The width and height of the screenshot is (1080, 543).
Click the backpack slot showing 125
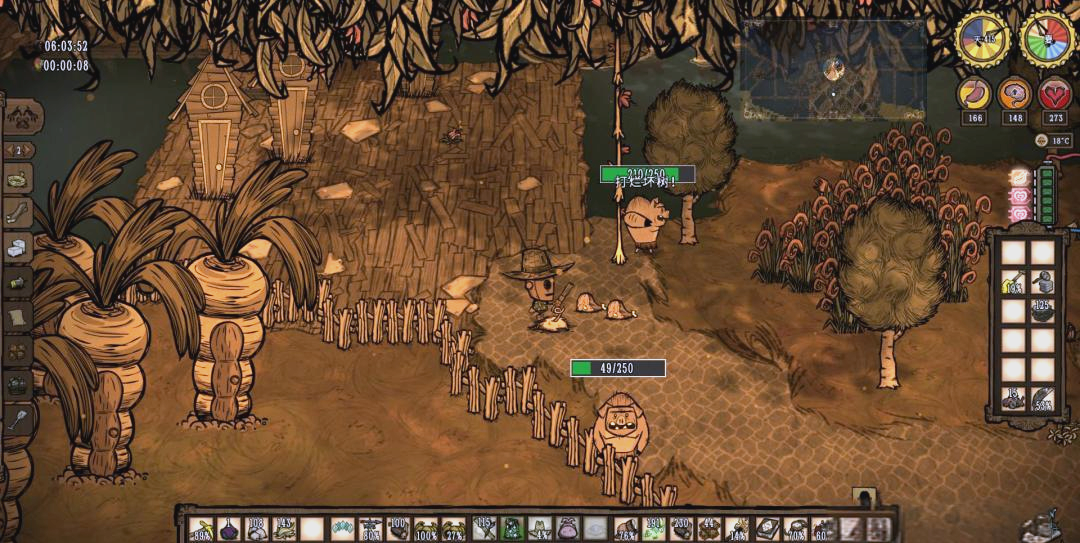coord(1043,311)
